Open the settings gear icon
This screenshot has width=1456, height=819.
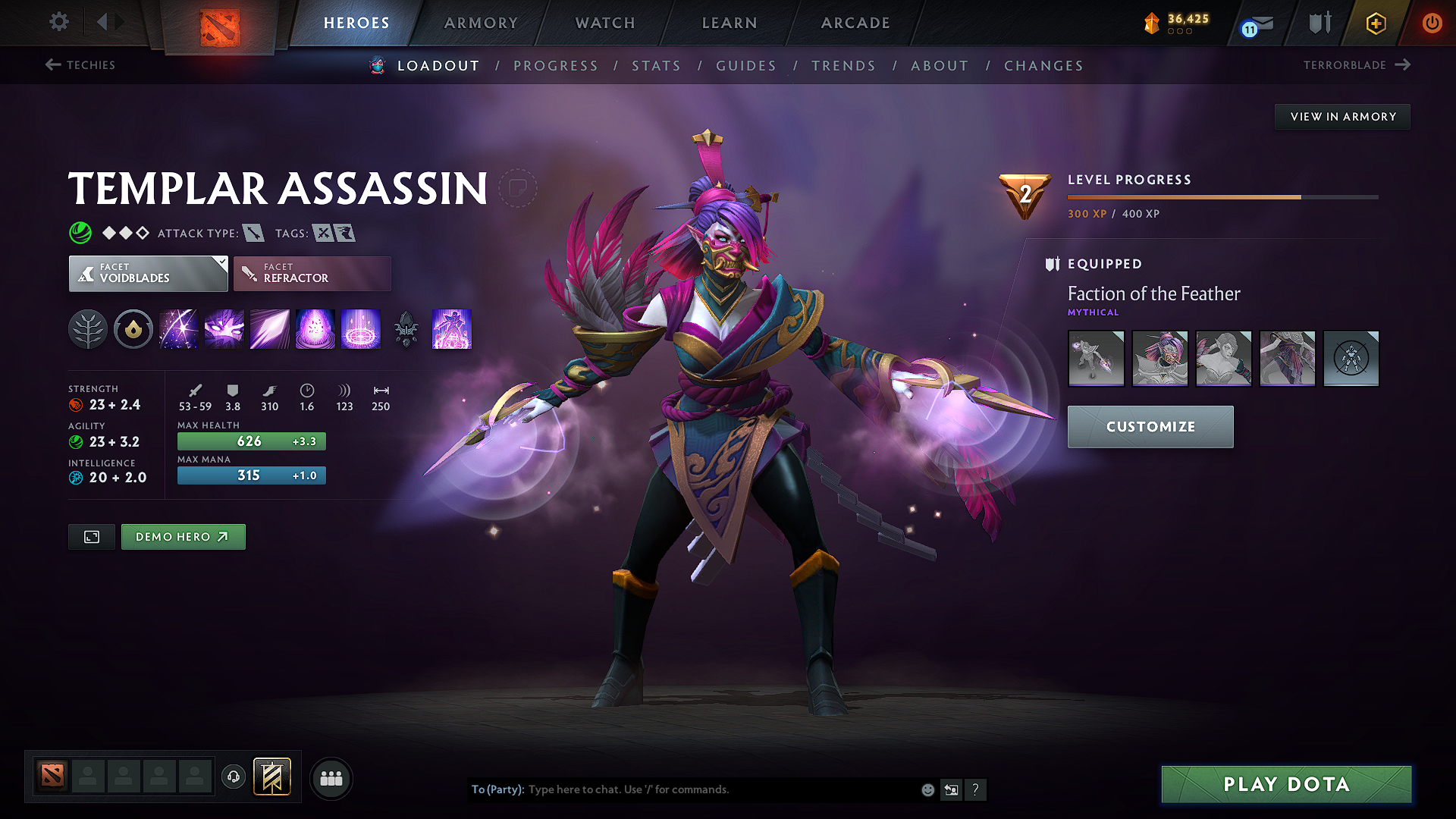pos(58,22)
